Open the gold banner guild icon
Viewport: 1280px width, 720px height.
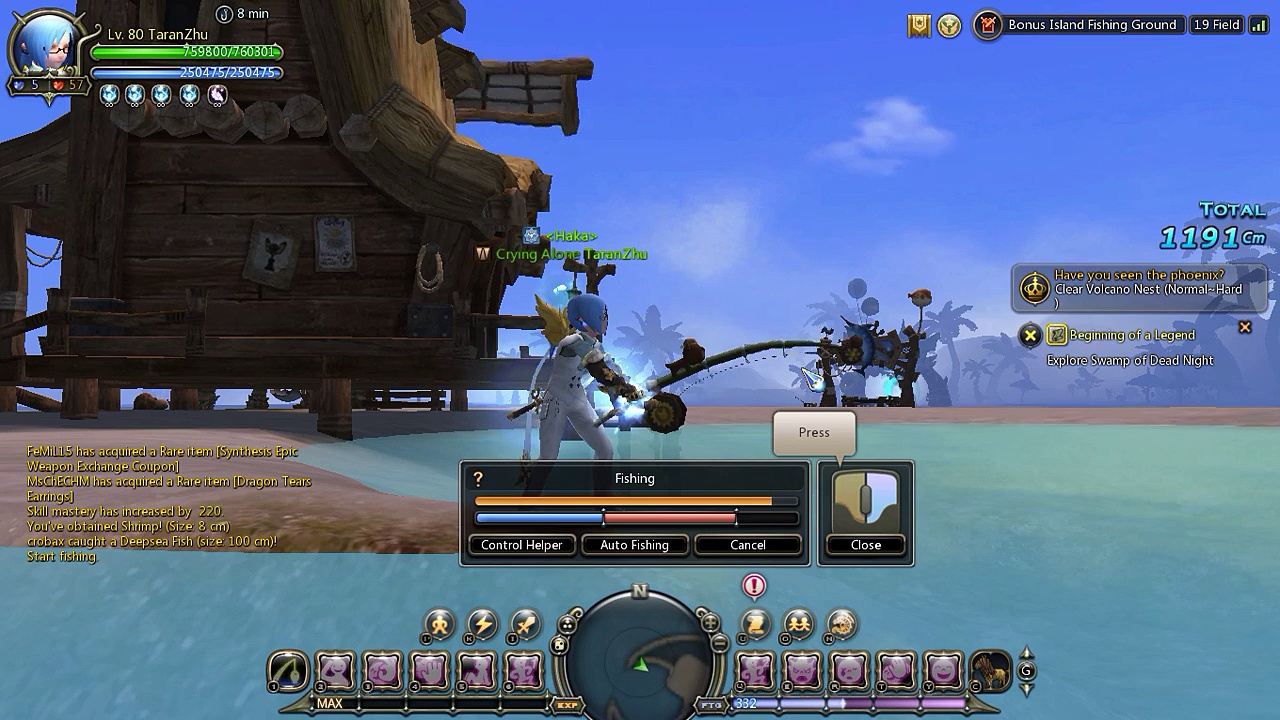tap(919, 26)
